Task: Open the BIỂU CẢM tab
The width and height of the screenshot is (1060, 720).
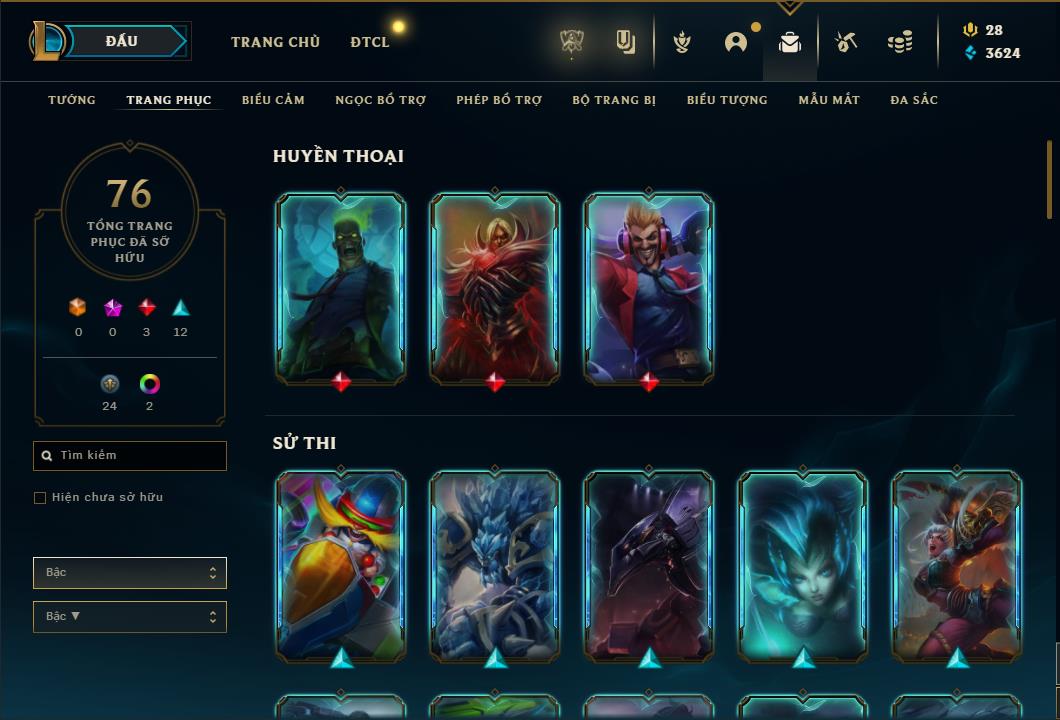Action: (273, 100)
